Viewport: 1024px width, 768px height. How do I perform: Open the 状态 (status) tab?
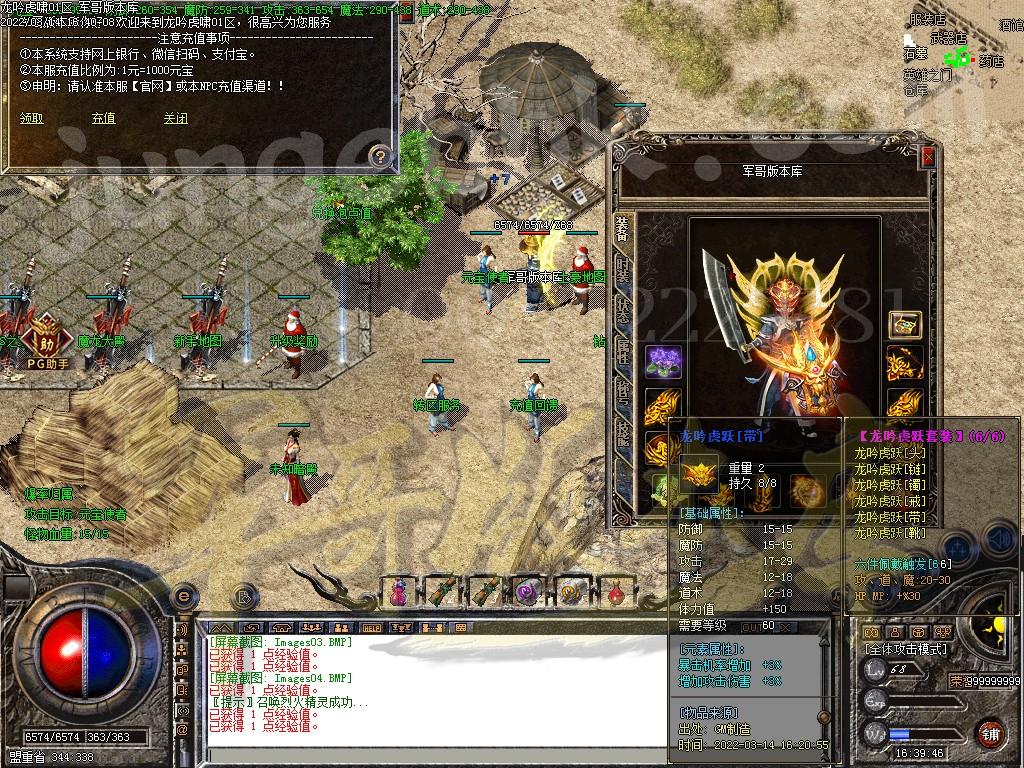(x=622, y=311)
